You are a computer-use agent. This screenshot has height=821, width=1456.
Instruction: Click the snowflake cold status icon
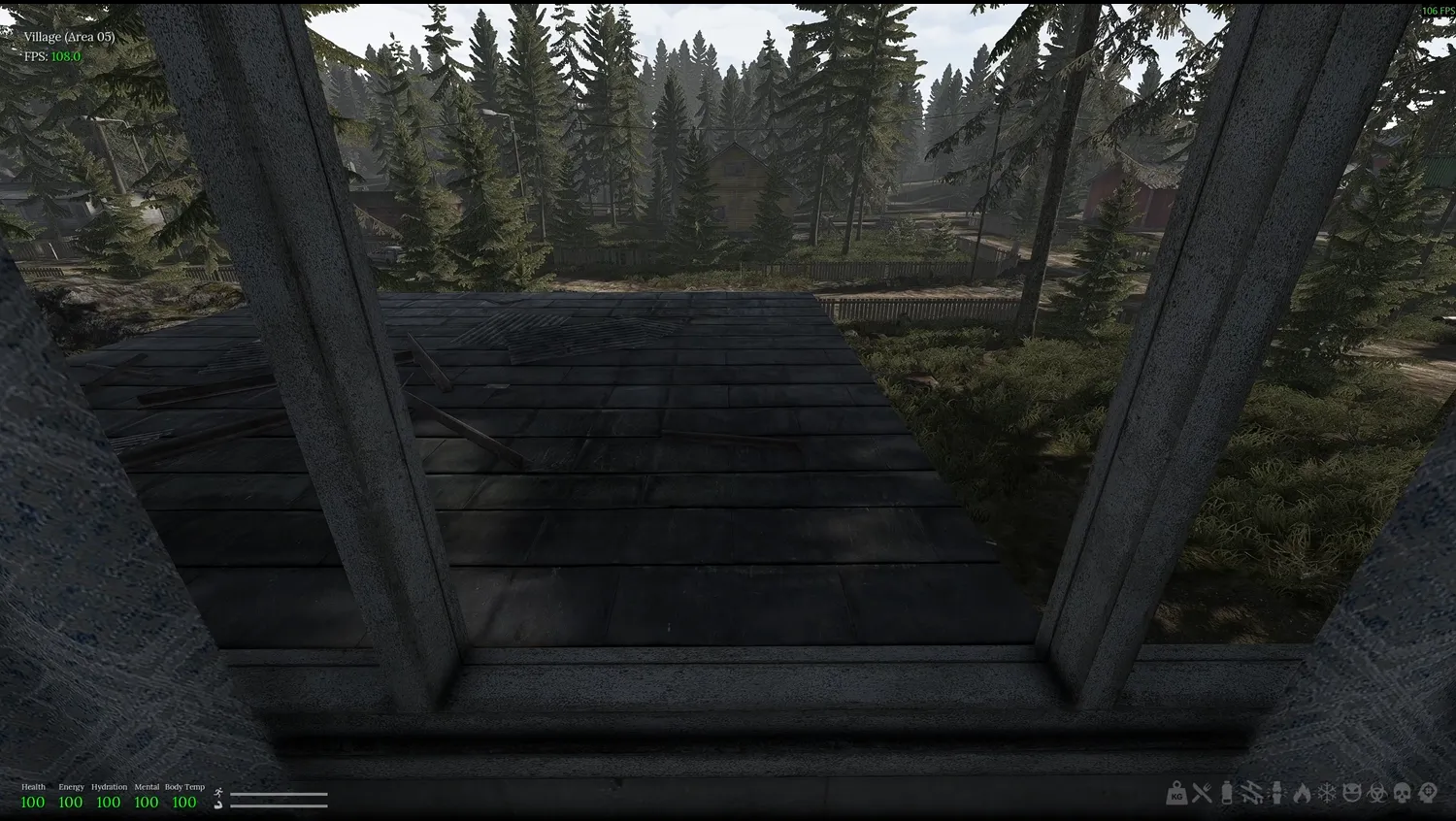(1327, 794)
